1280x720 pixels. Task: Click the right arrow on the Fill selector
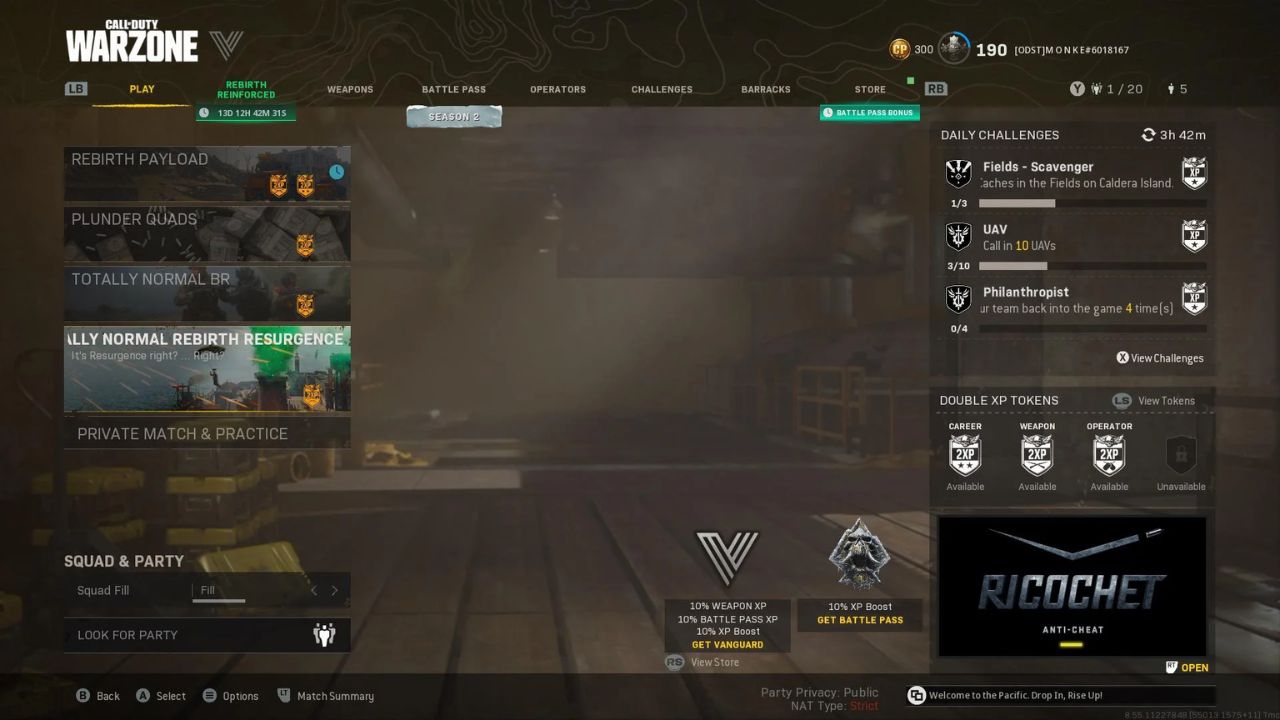pyautogui.click(x=335, y=590)
